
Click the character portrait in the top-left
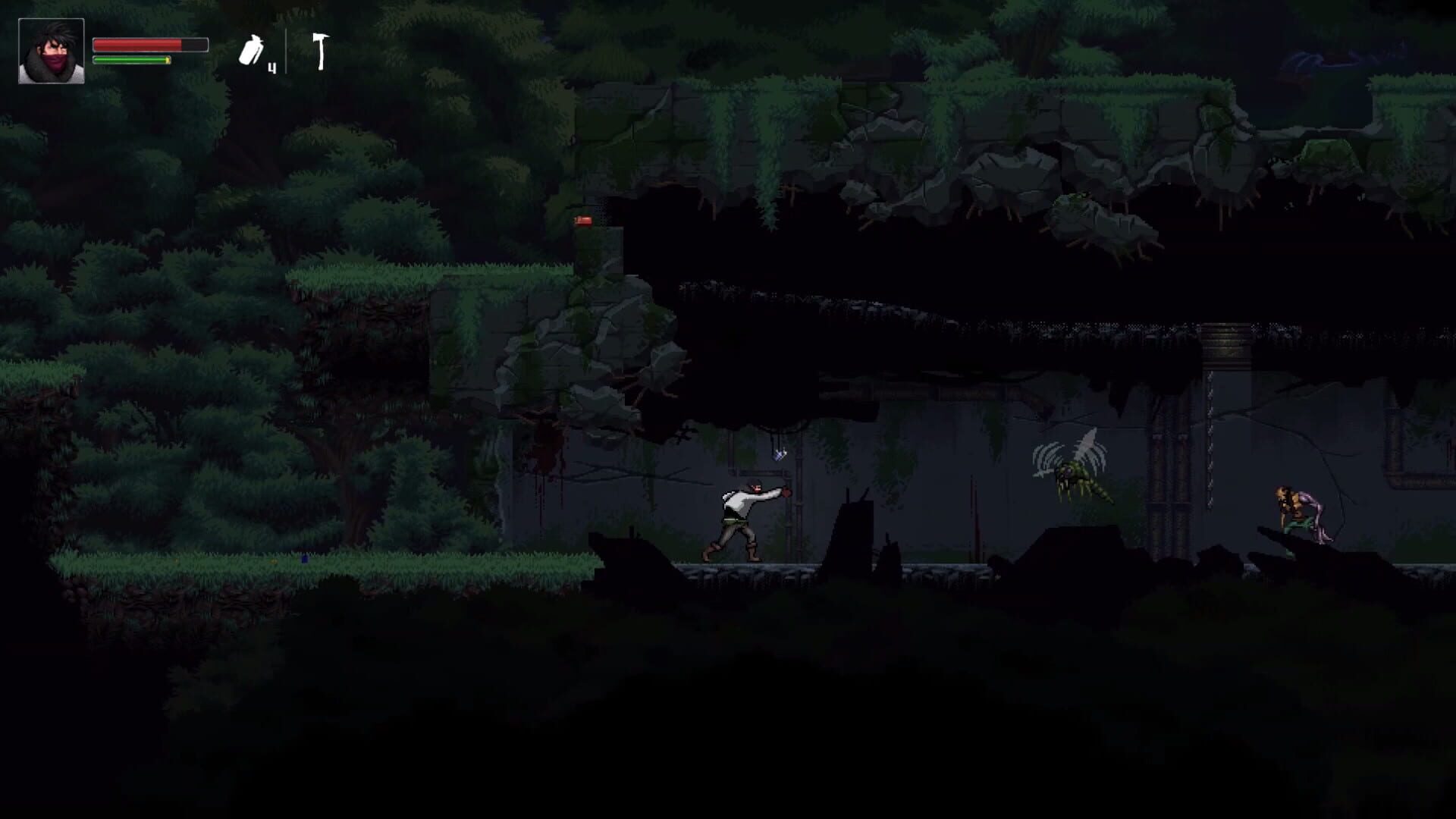(52, 51)
